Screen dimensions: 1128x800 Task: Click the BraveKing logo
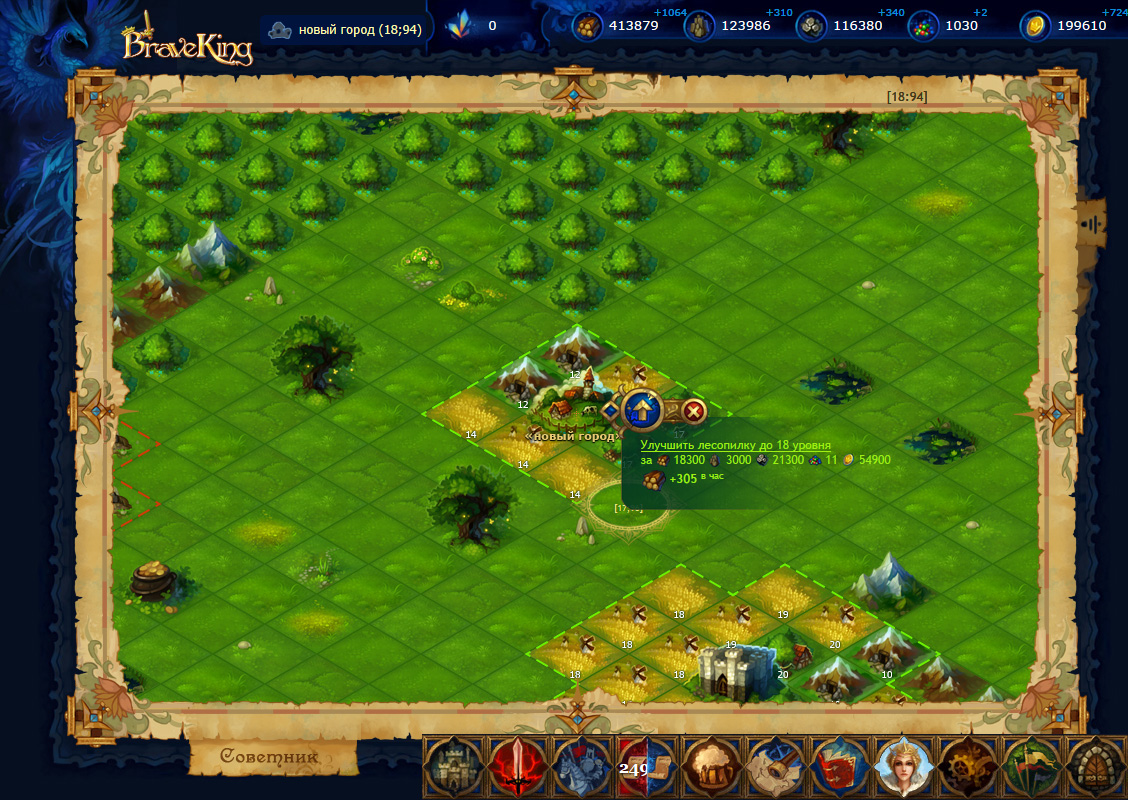[x=187, y=43]
